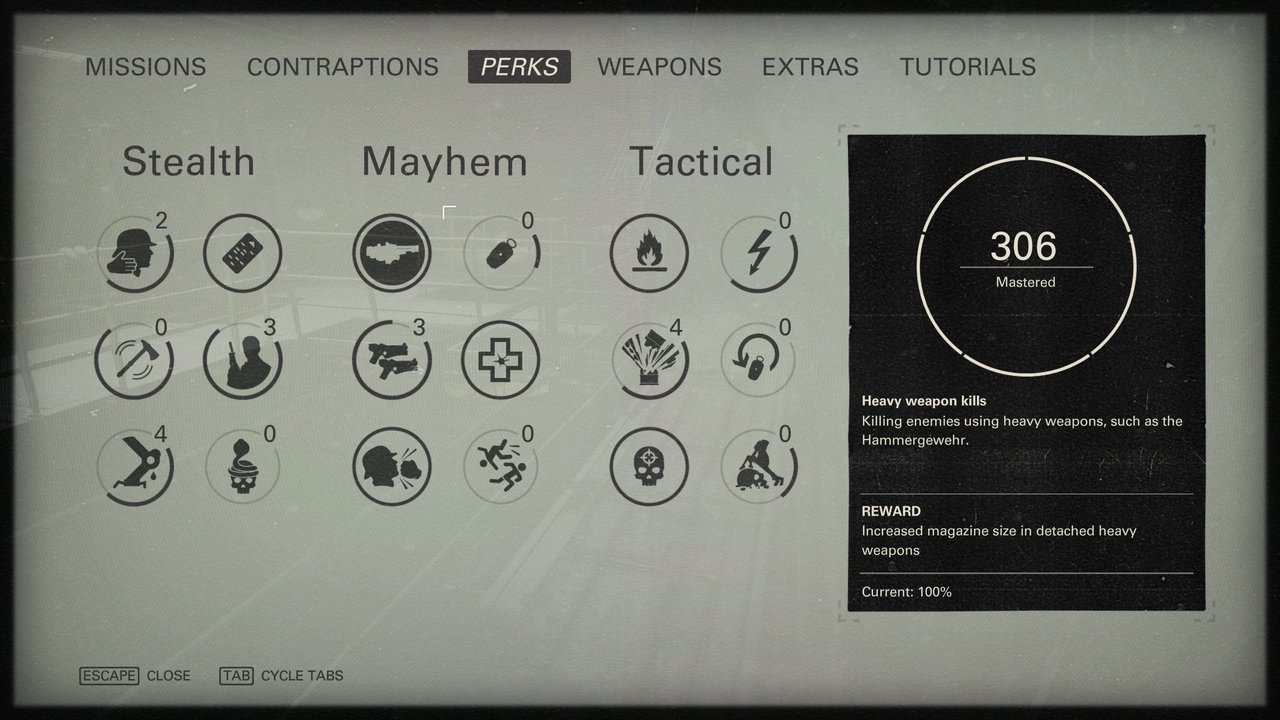Select the snake and skull perk
The image size is (1280, 720).
pyautogui.click(x=241, y=465)
